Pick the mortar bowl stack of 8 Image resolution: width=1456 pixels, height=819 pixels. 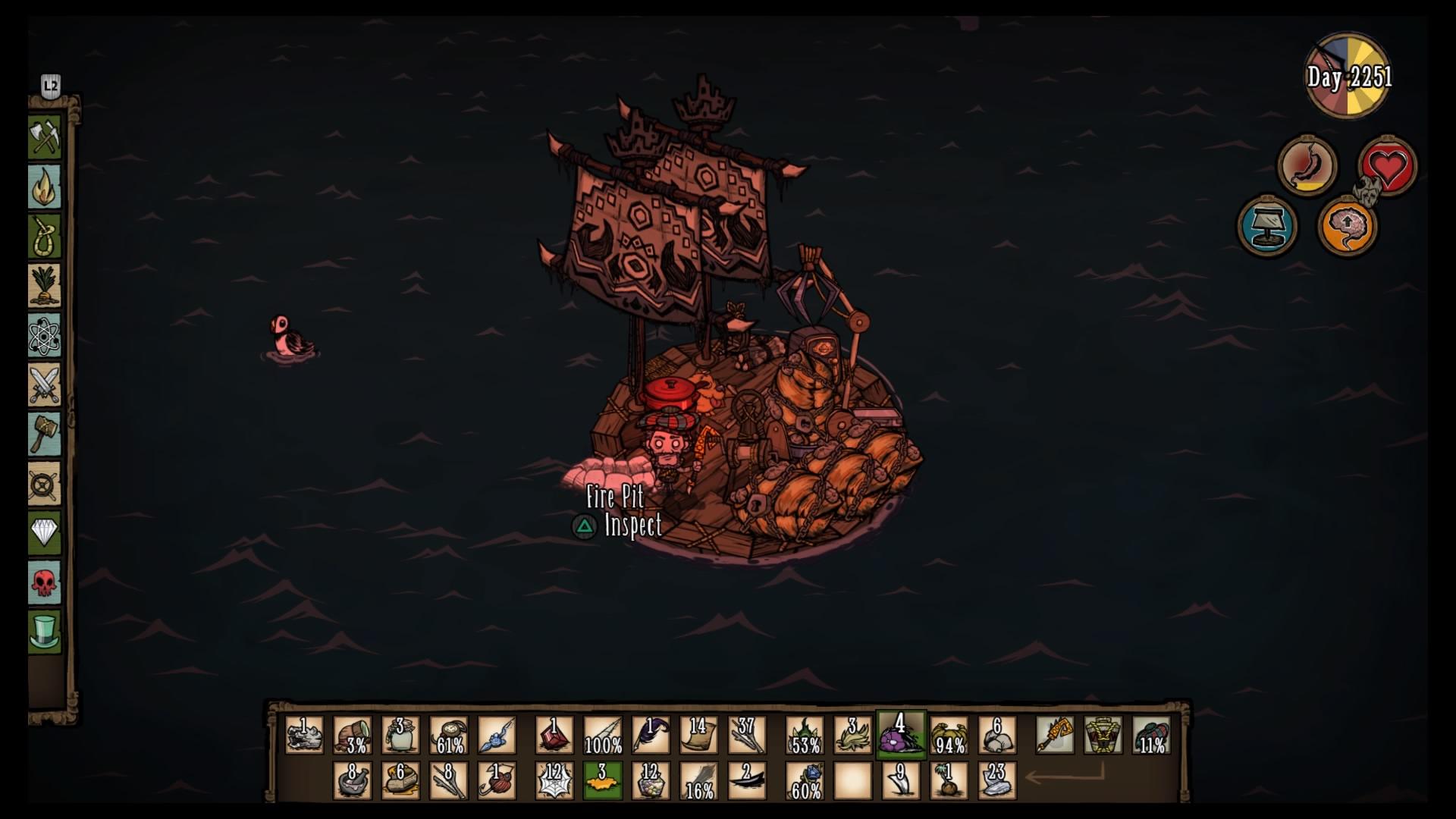(353, 781)
